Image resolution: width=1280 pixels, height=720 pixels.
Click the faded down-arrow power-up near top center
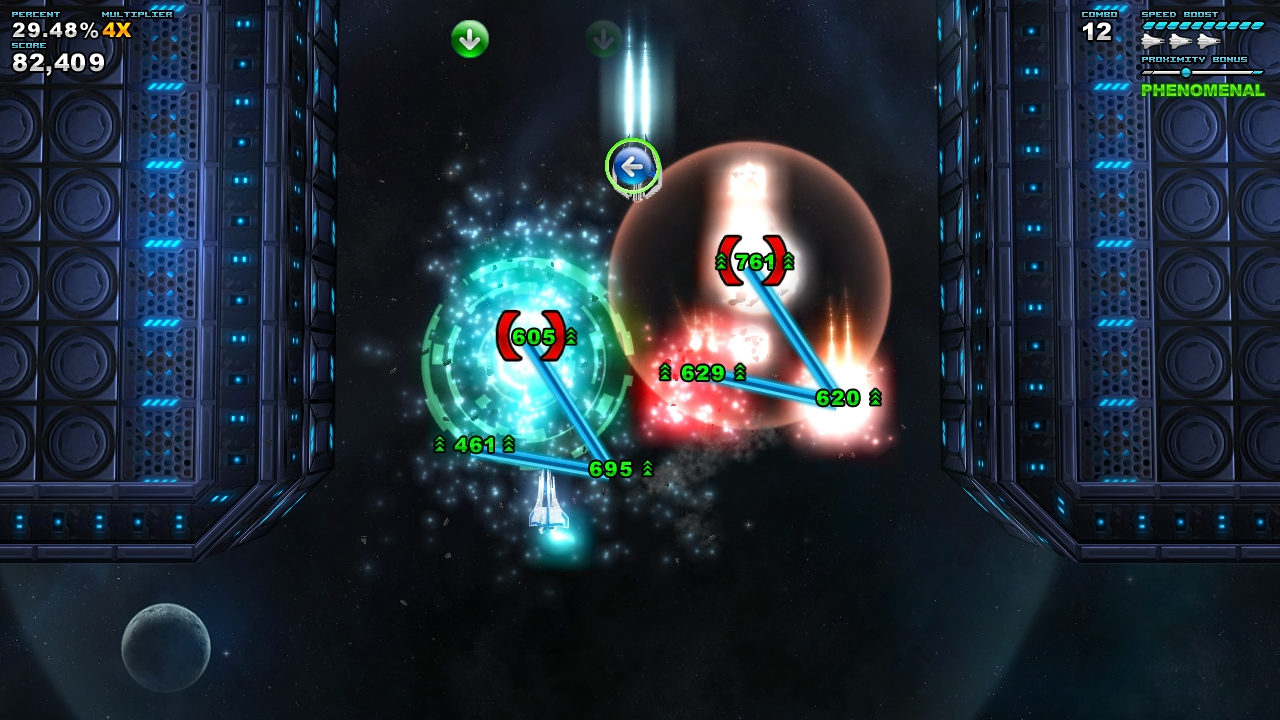pos(601,39)
